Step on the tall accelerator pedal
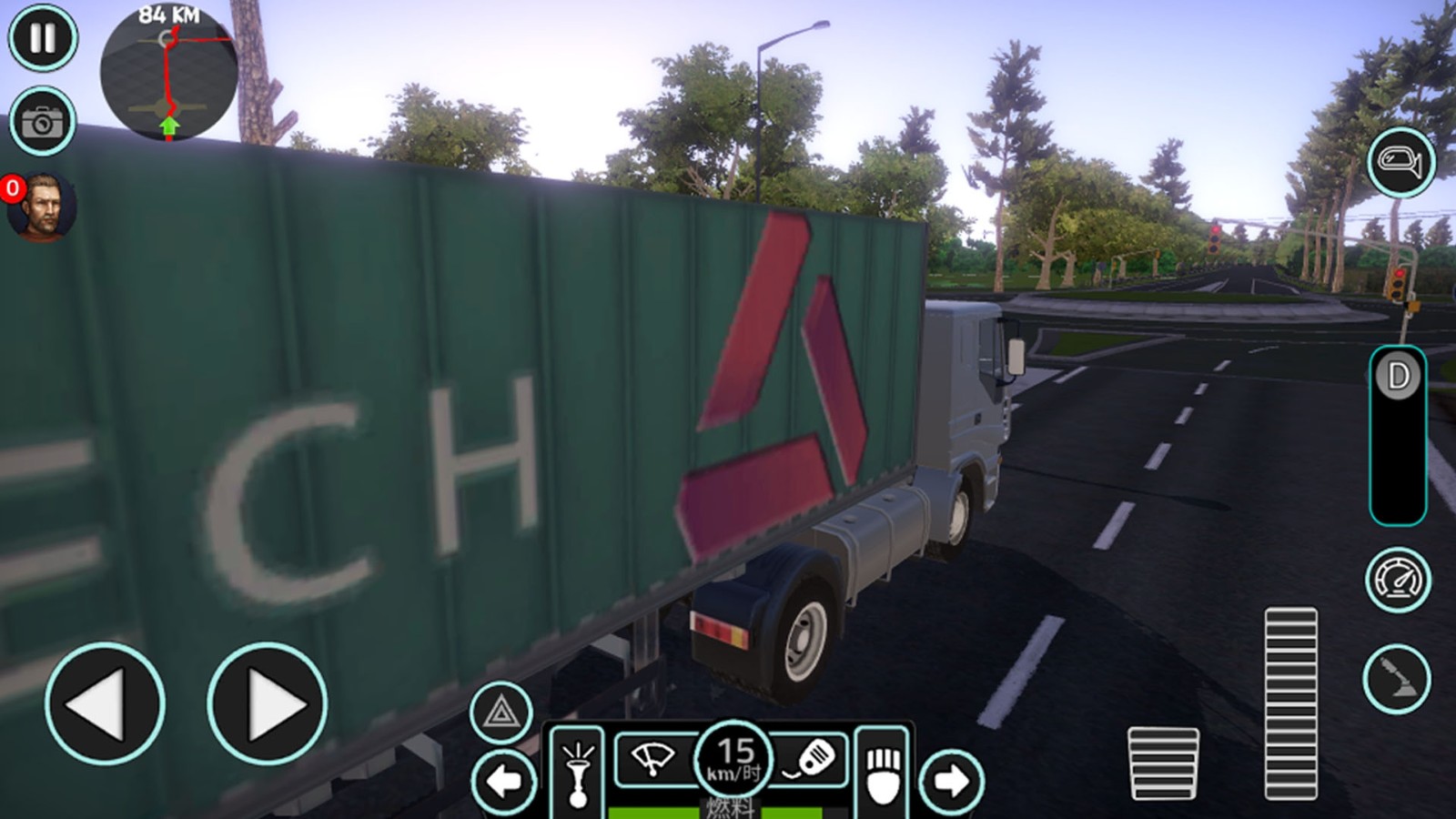Image resolution: width=1456 pixels, height=819 pixels. click(1290, 703)
